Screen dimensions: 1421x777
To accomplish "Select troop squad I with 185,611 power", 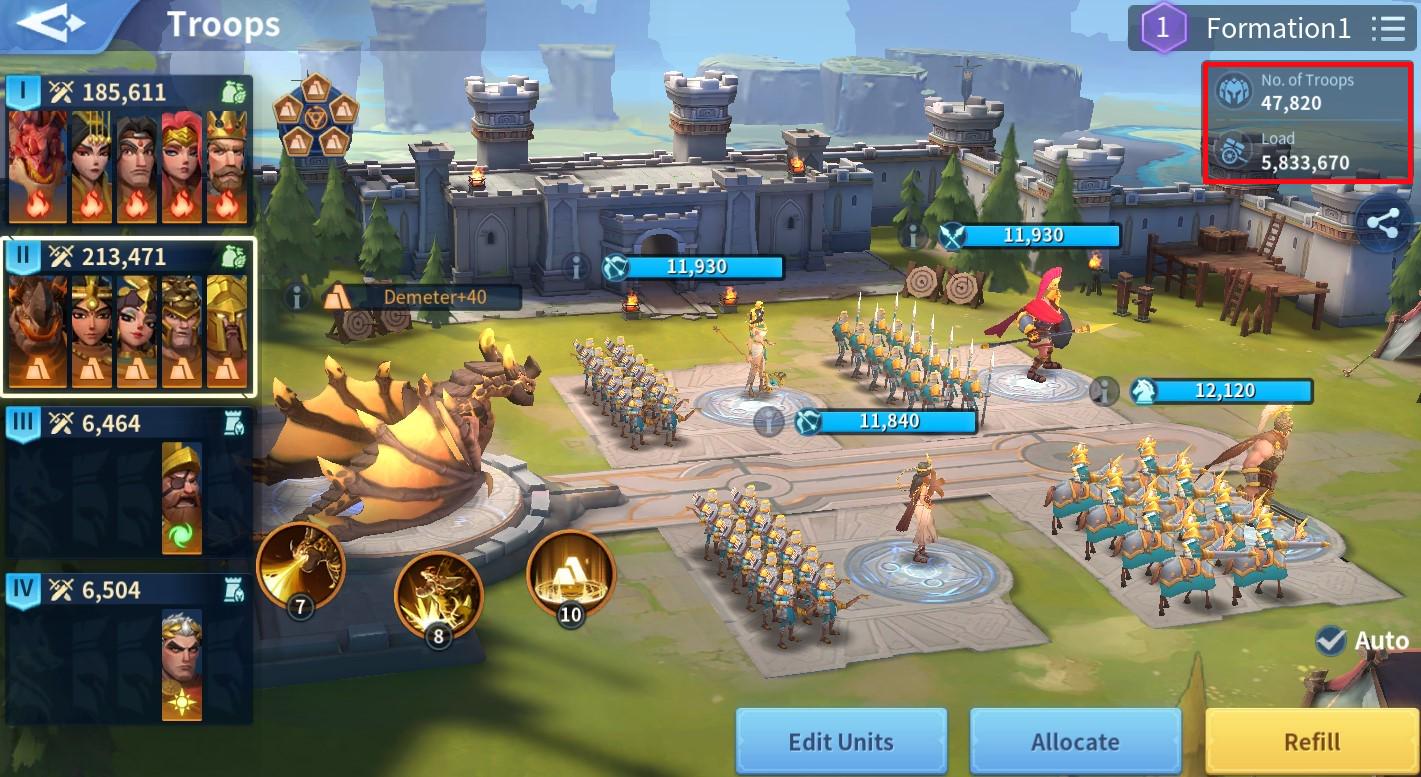I will point(127,150).
